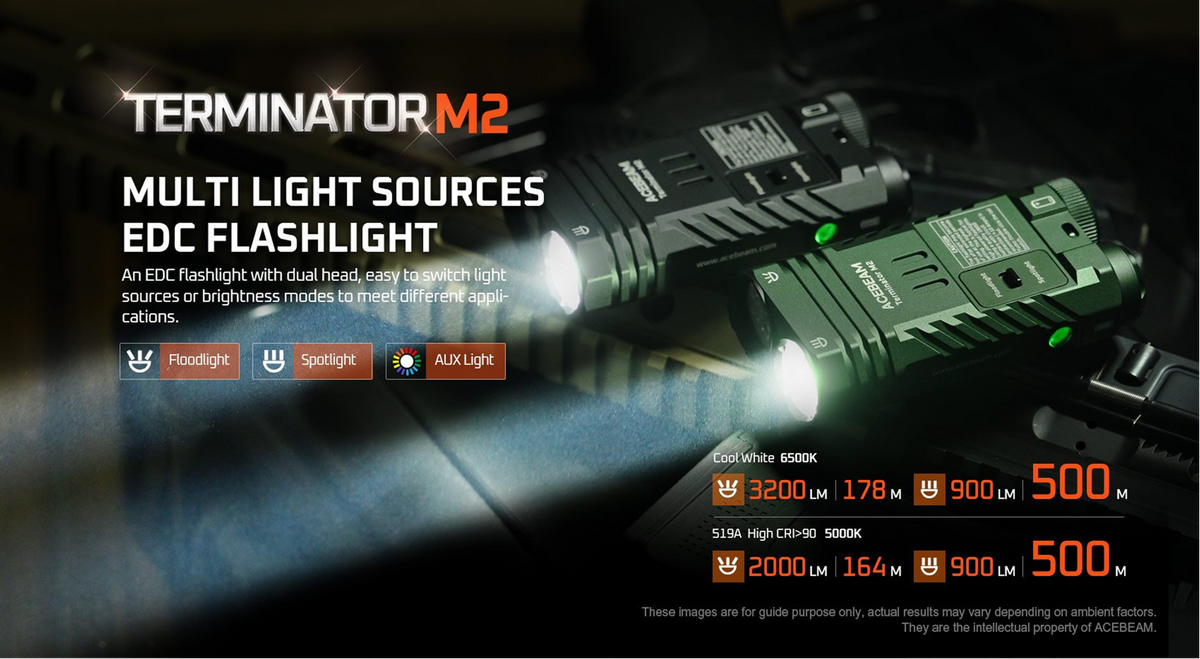Image resolution: width=1200 pixels, height=659 pixels.
Task: Select the Floodlight button
Action: coord(180,360)
